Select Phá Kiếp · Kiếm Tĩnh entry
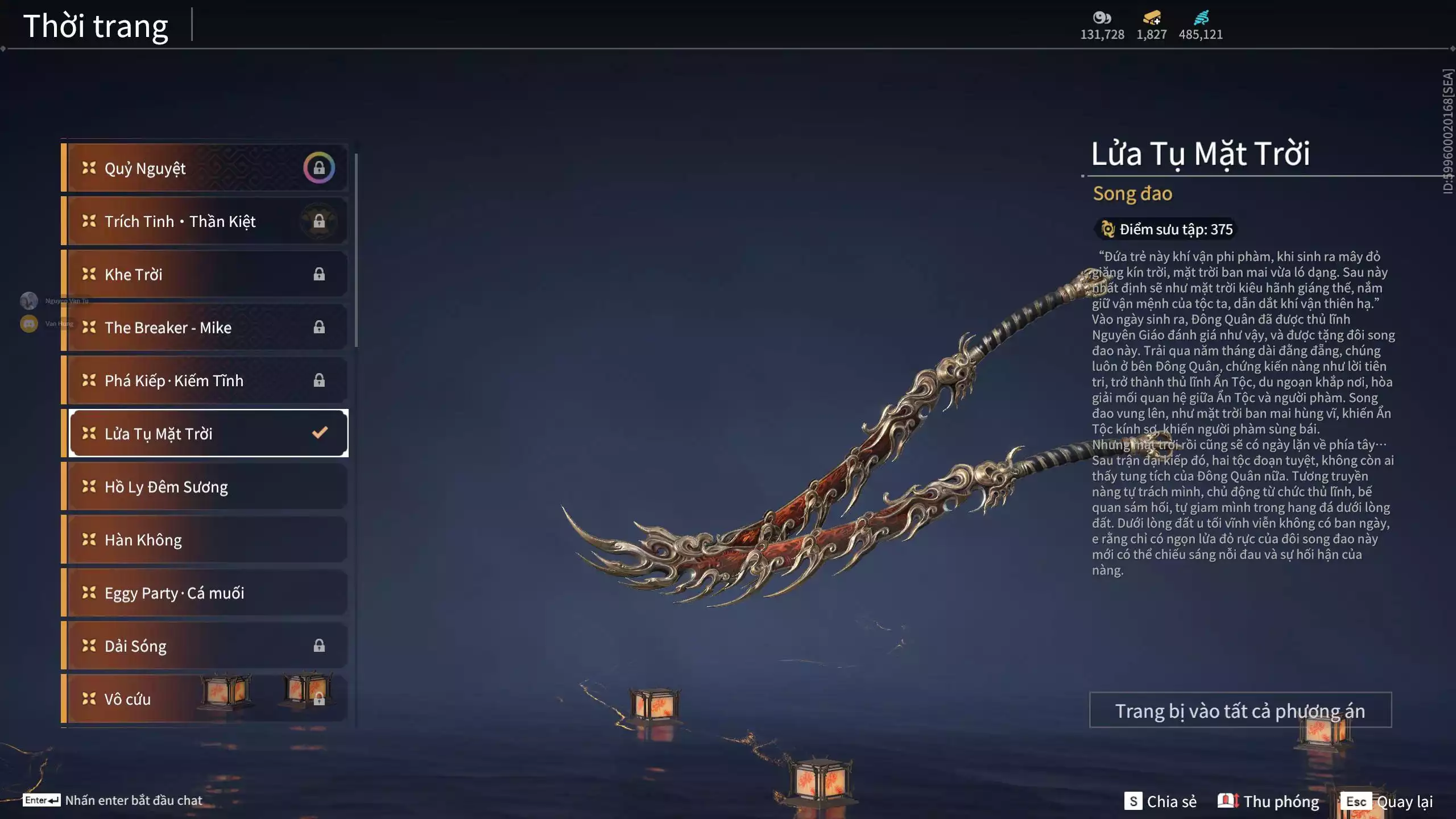 [205, 380]
